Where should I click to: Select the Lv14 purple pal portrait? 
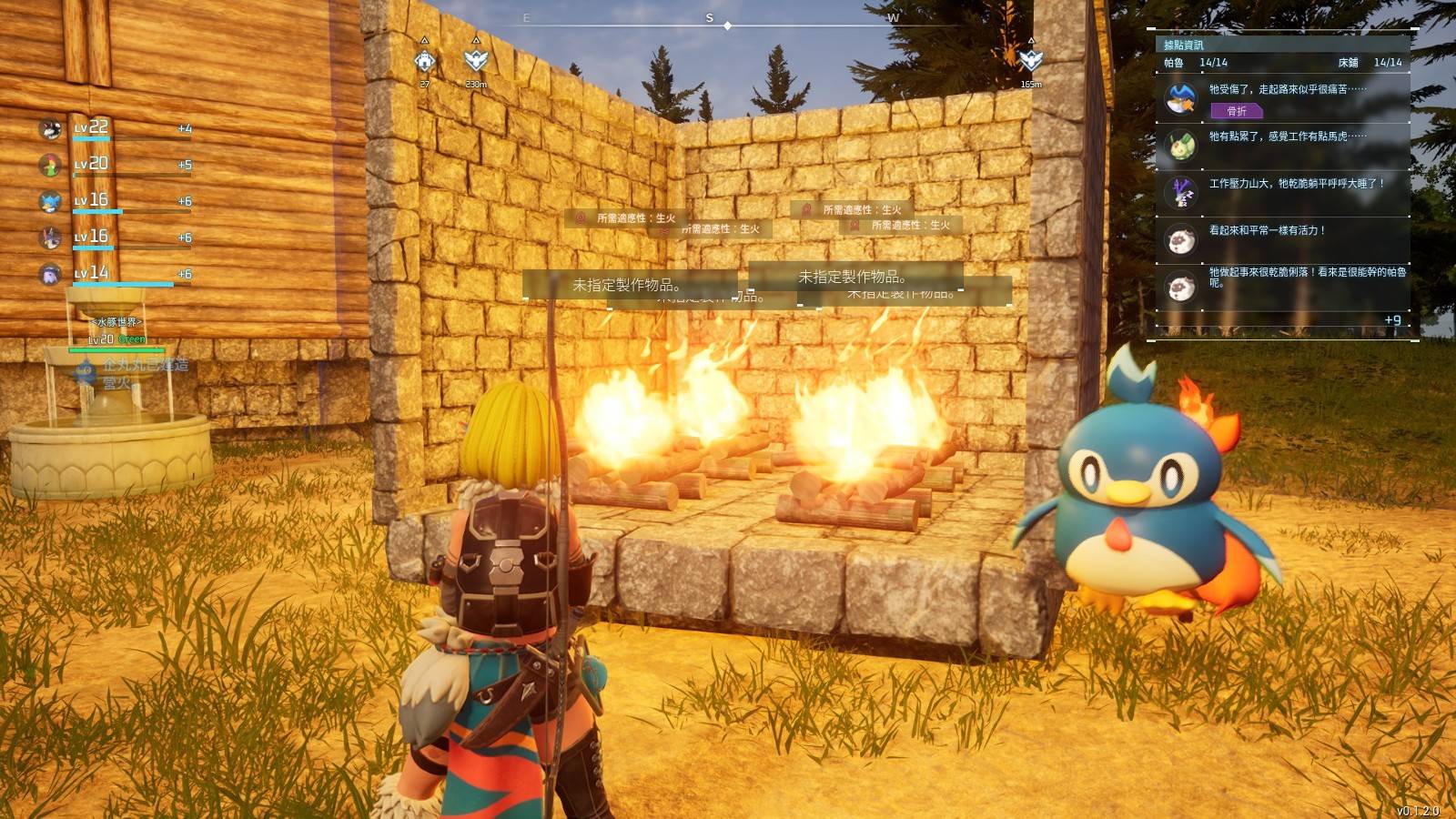click(x=51, y=274)
